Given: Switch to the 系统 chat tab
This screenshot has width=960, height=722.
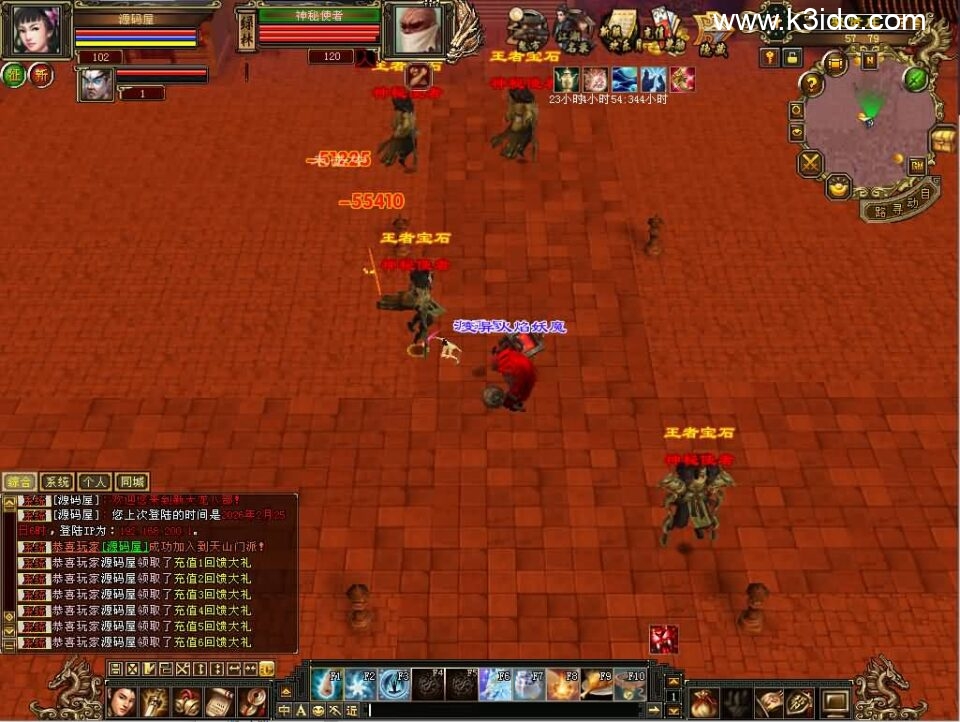Looking at the screenshot, I should click(x=56, y=482).
